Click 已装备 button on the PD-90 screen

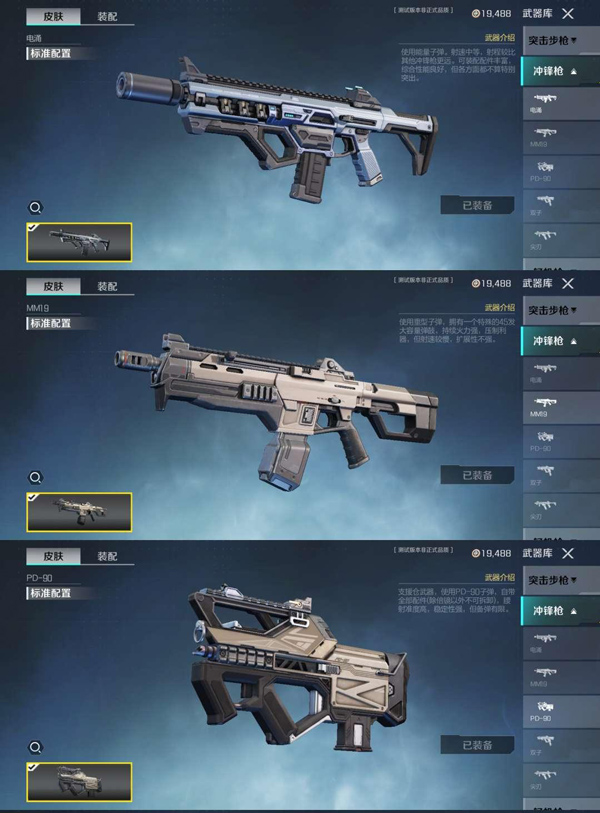click(477, 745)
